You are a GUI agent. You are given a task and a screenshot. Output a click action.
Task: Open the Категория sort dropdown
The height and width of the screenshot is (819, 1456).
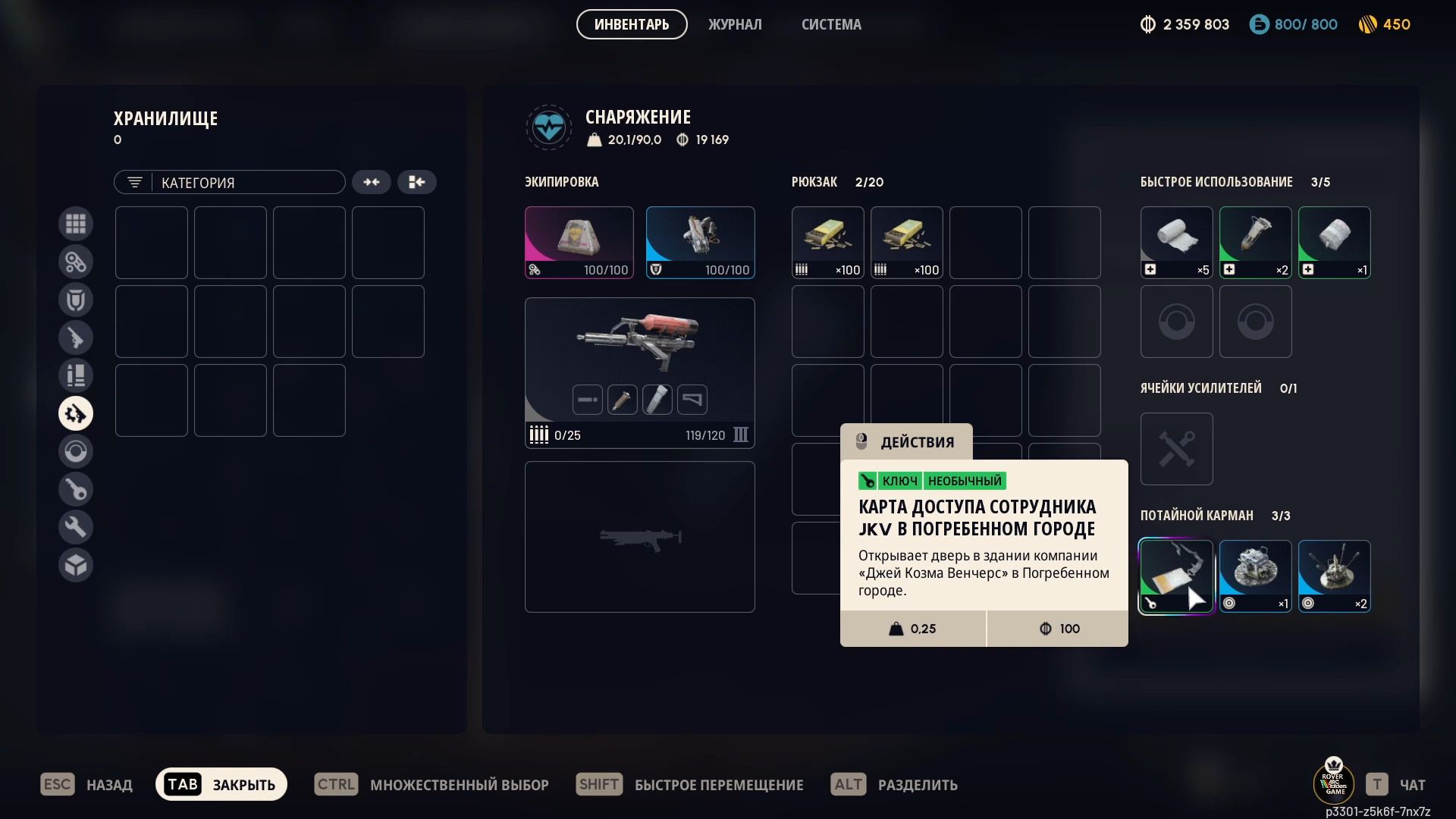pos(229,182)
